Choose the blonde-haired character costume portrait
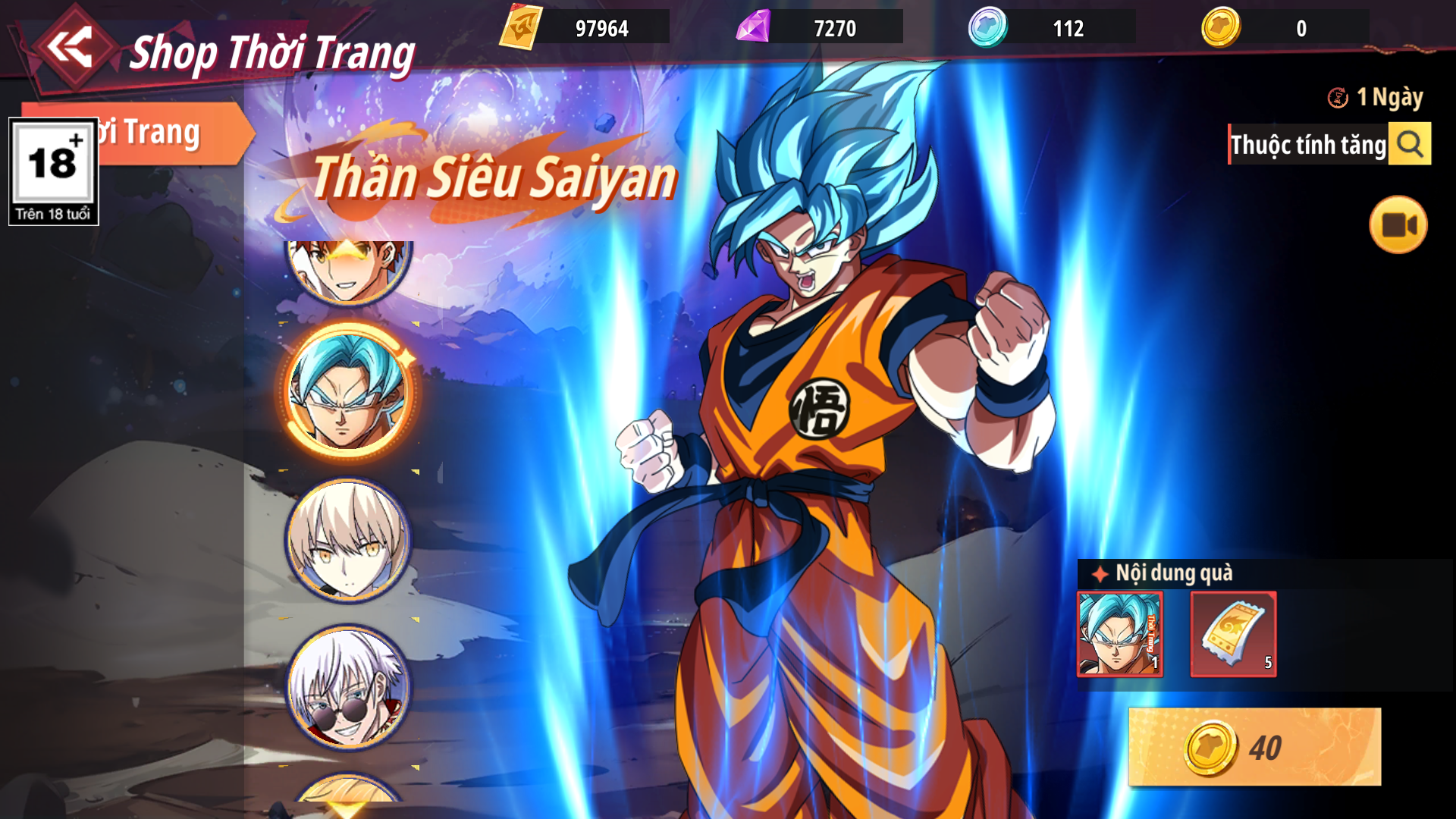 (x=348, y=540)
